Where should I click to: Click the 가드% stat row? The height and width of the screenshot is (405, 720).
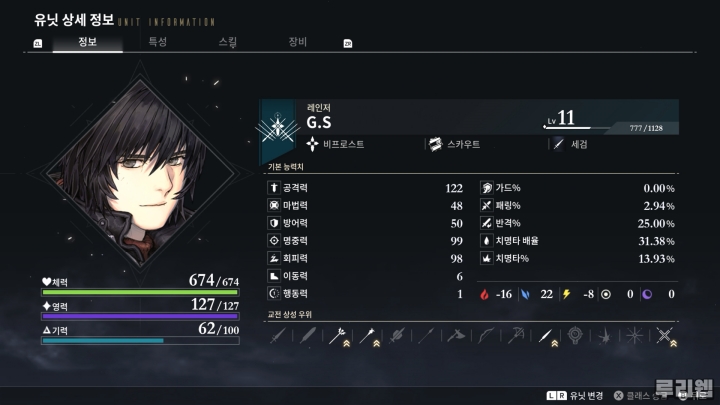[x=578, y=188]
